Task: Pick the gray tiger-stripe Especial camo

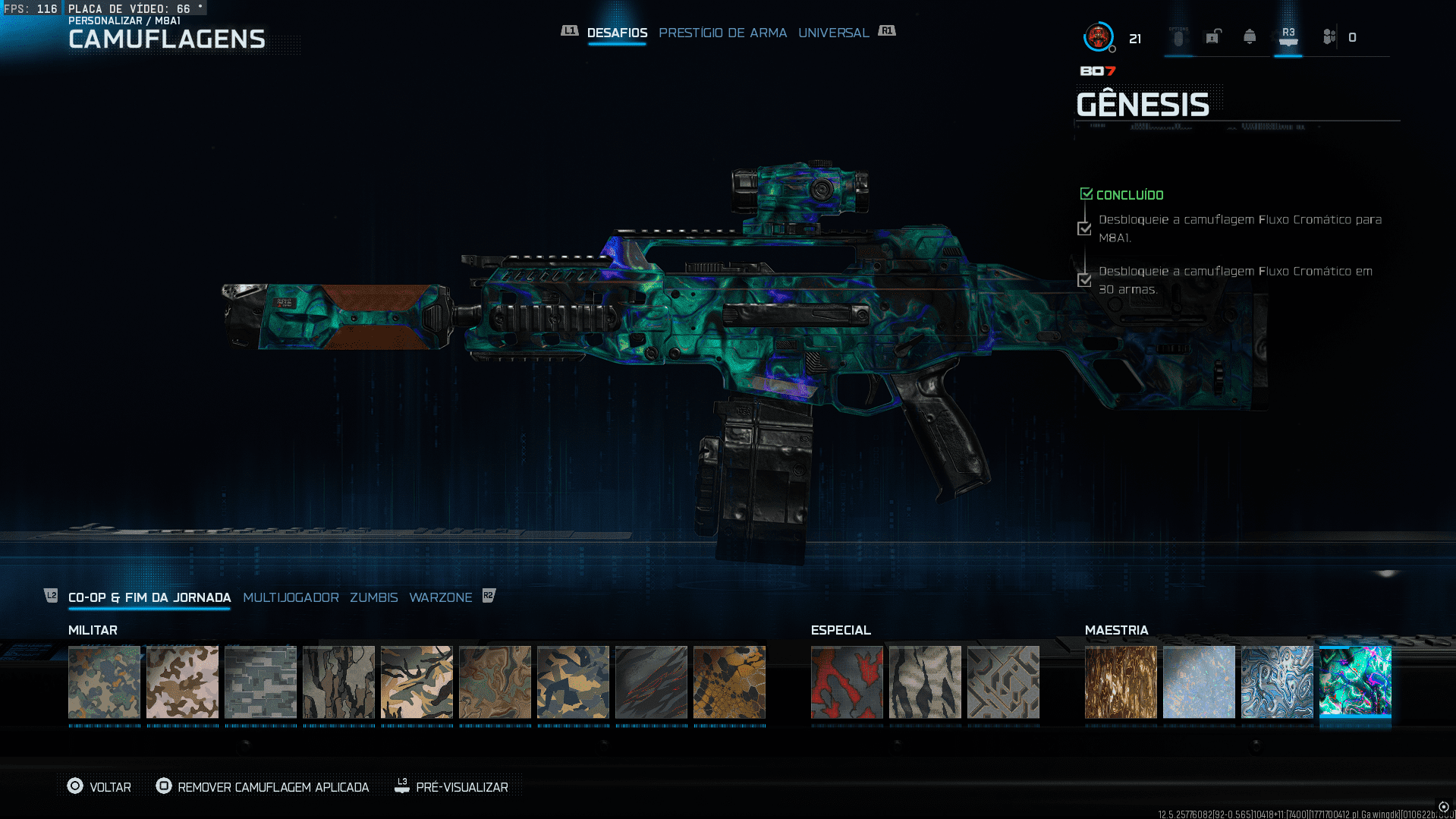Action: point(925,682)
